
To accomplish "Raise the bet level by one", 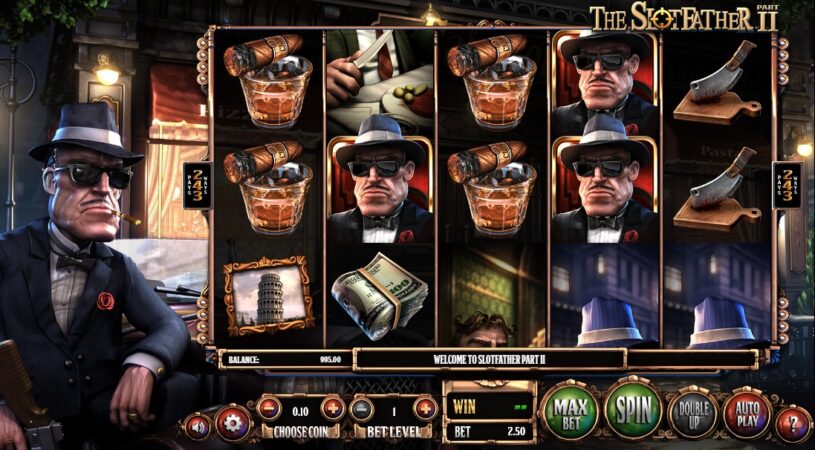I will (425, 408).
